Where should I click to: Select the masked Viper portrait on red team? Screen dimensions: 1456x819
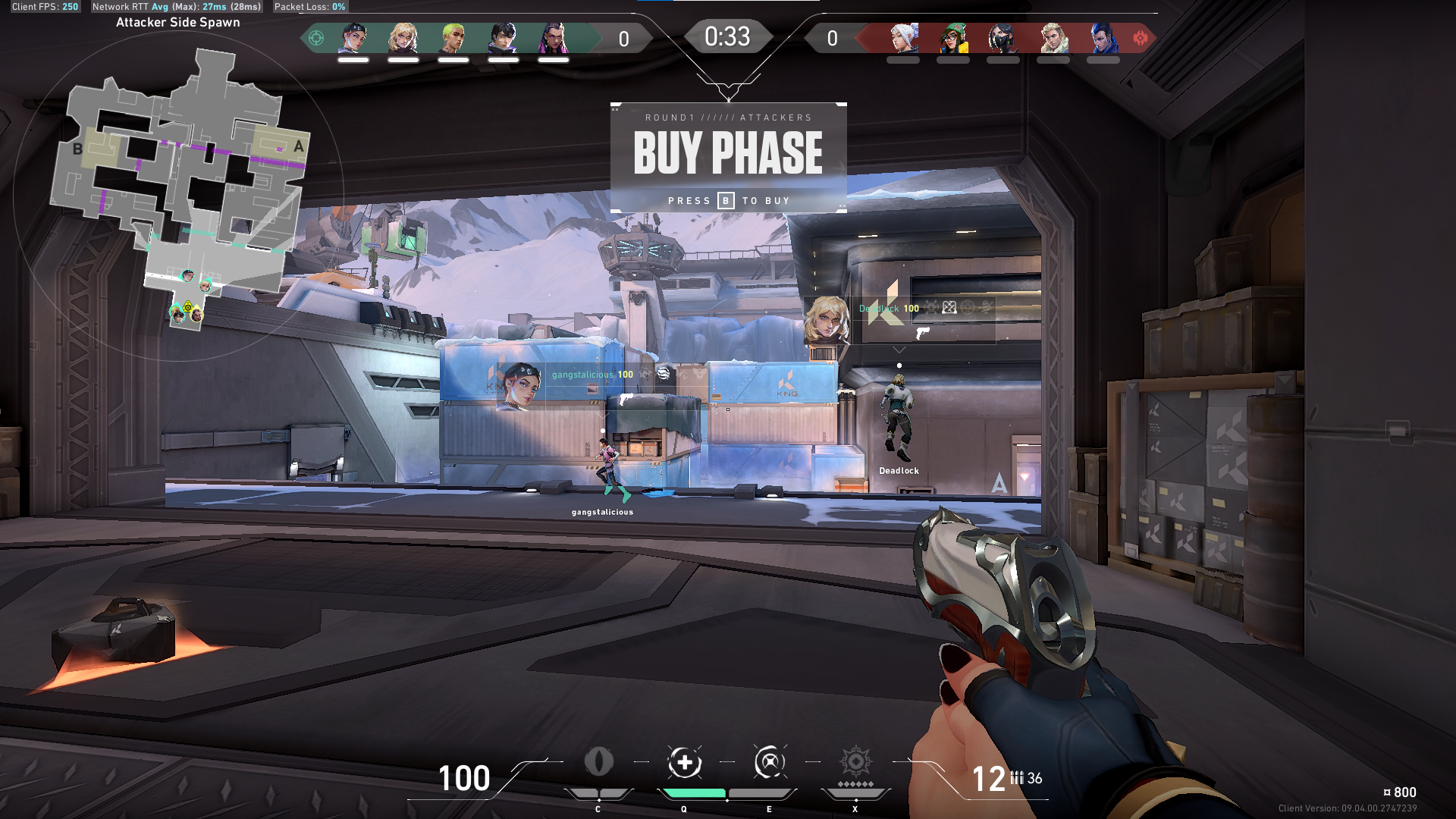tap(1003, 38)
